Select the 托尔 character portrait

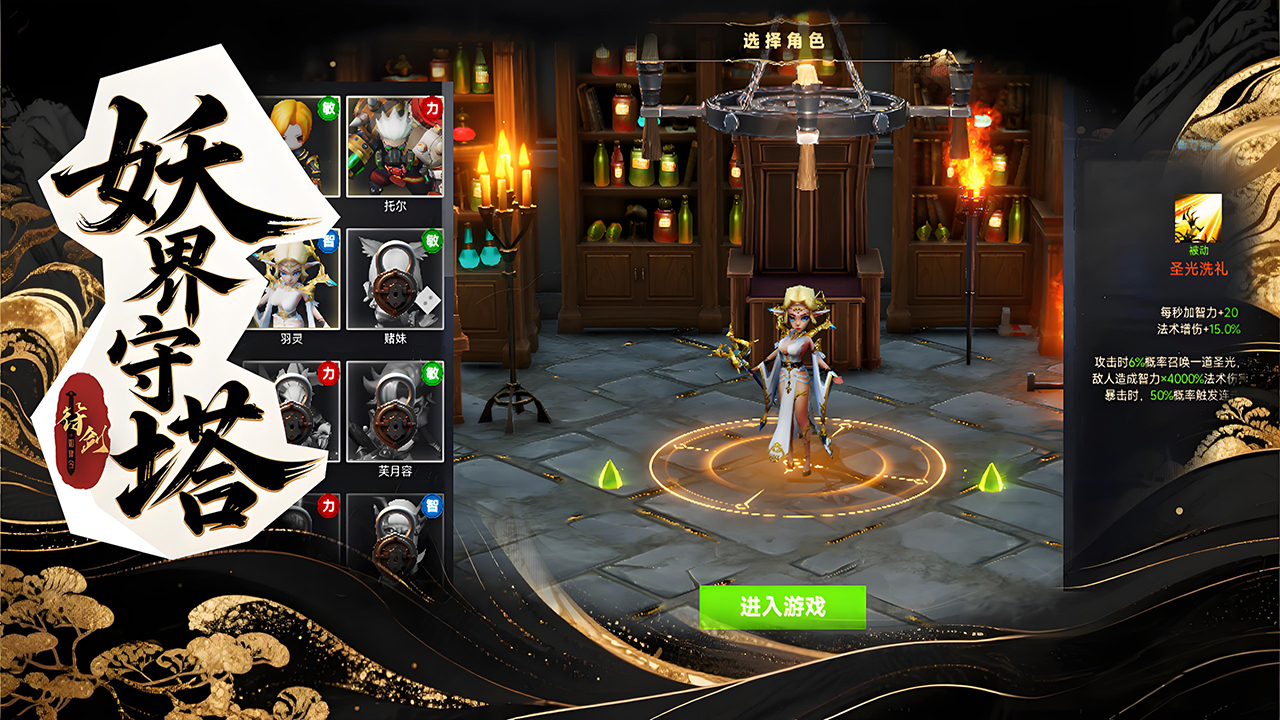[x=394, y=146]
